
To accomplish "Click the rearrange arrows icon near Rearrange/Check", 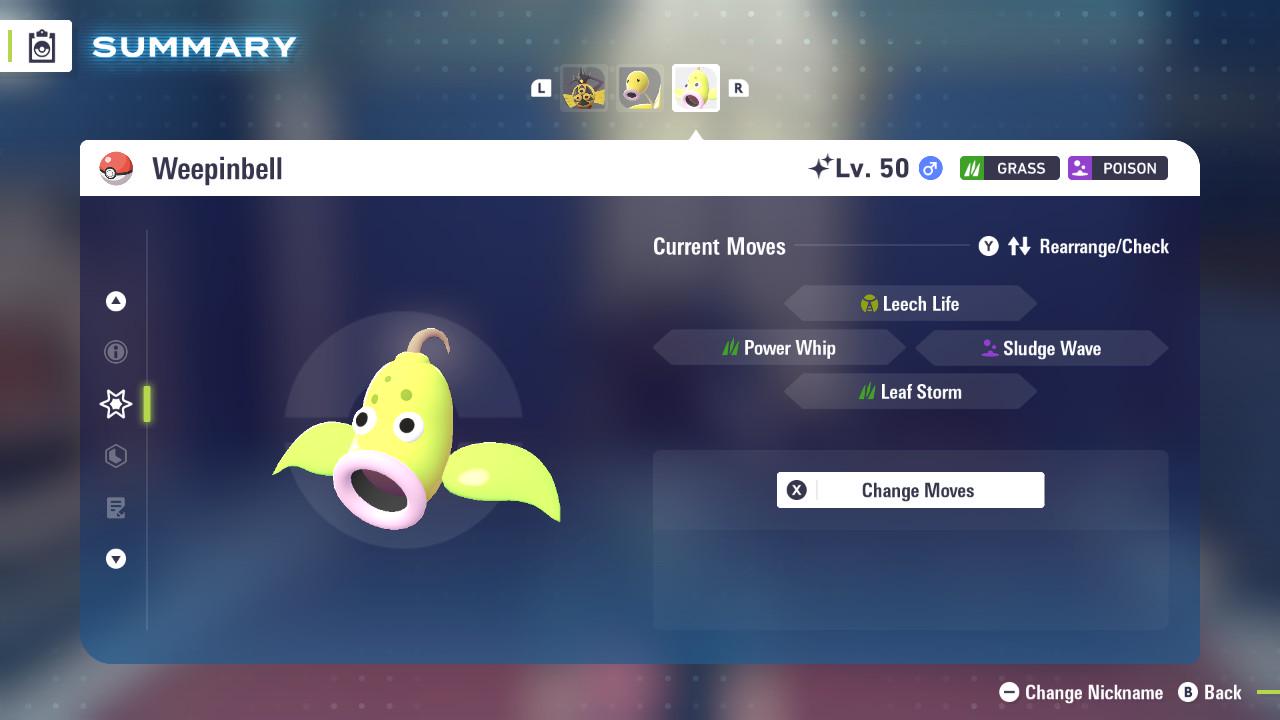I will 1019,246.
